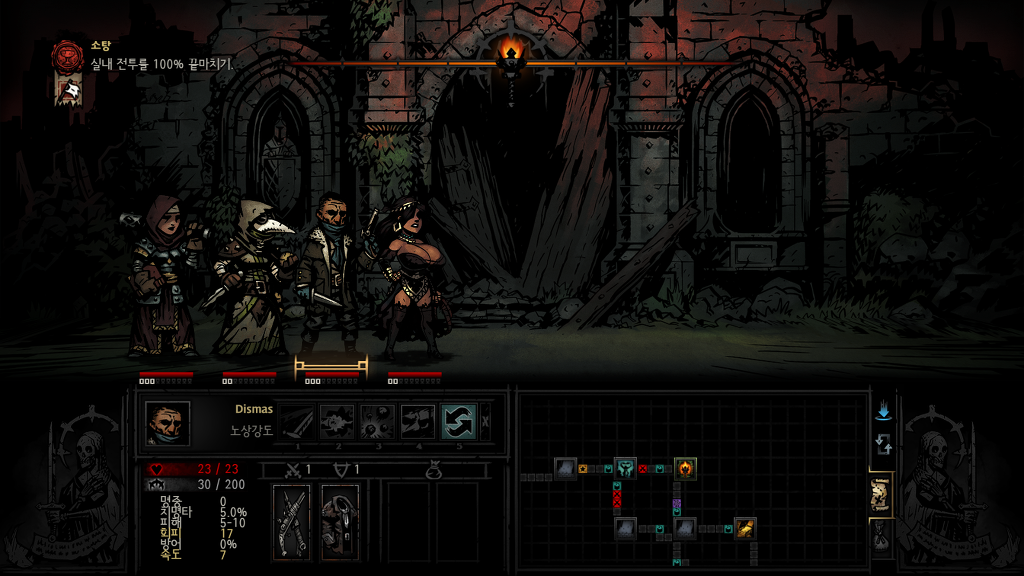Switch to the map scroll tab
Viewport: 1024px width, 576px height.
pyautogui.click(x=881, y=495)
